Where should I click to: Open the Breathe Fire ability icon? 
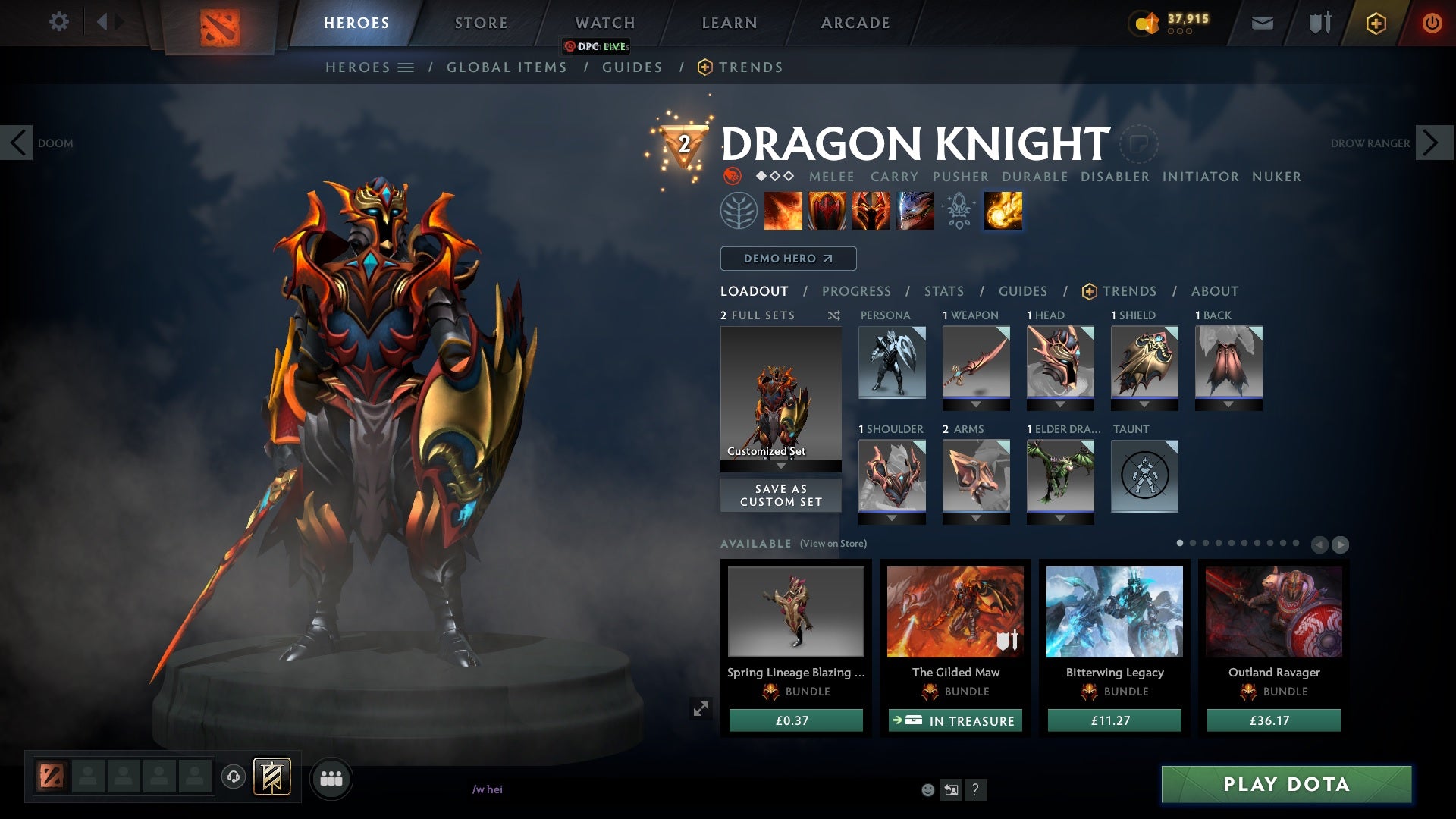click(782, 211)
